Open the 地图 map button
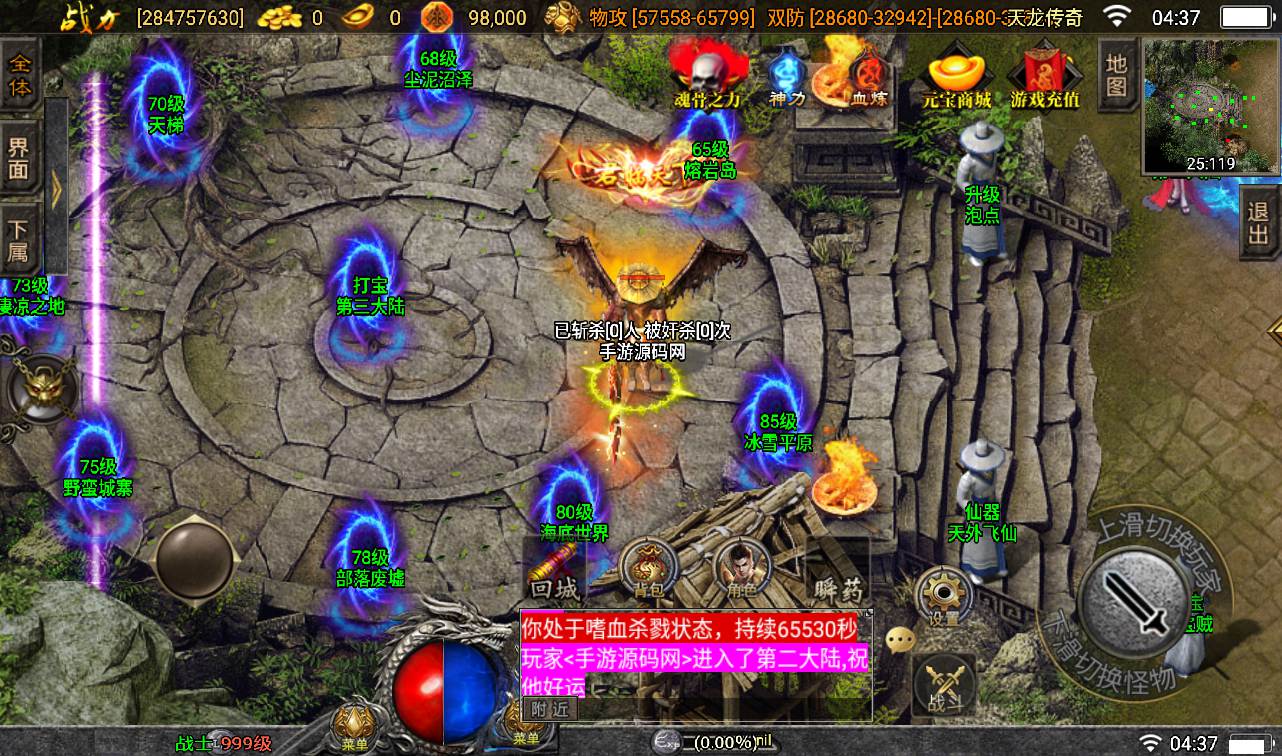Viewport: 1282px width, 756px height. [1116, 75]
